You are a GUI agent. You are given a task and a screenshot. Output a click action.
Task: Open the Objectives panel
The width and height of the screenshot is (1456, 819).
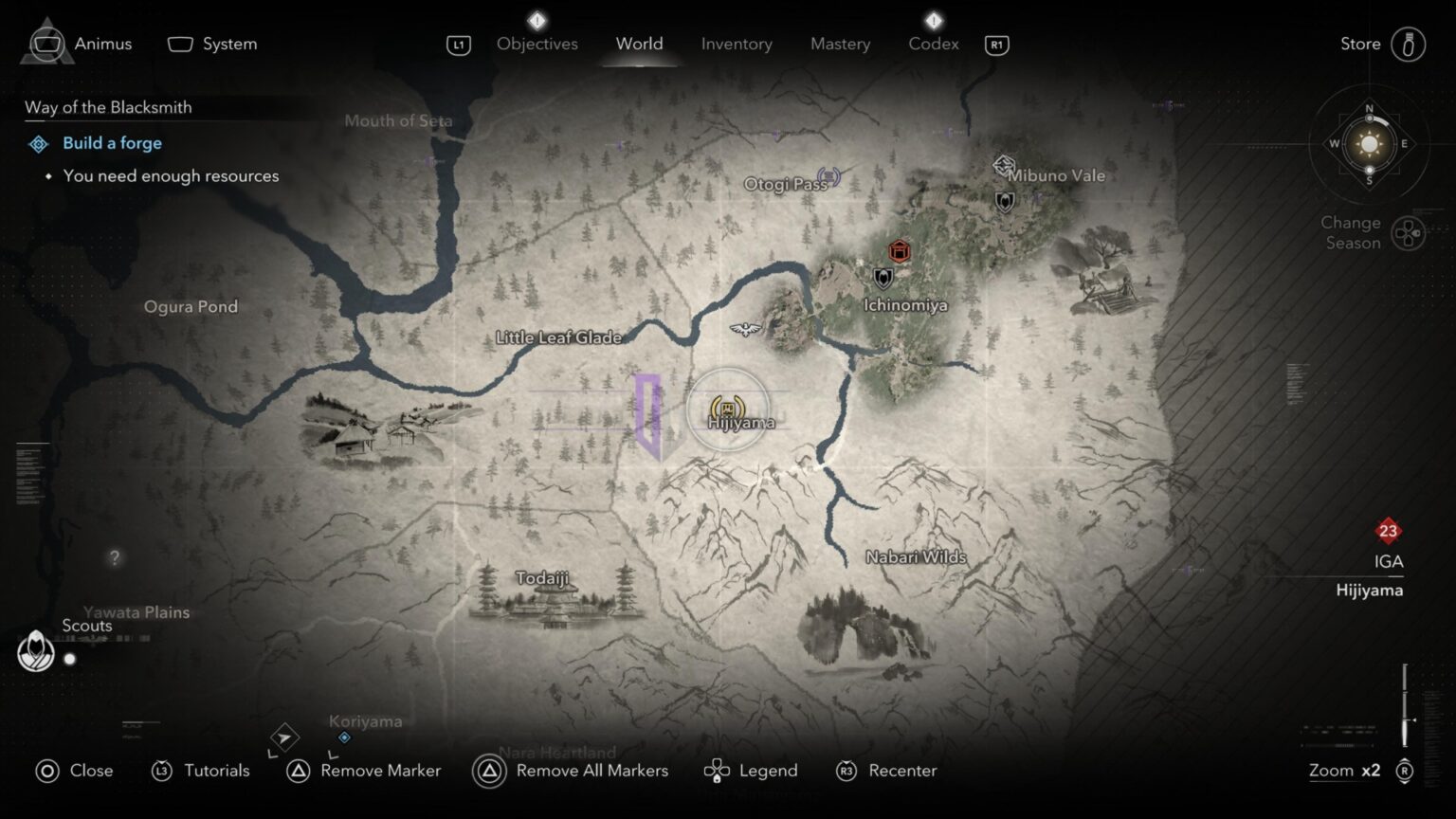[x=537, y=44]
